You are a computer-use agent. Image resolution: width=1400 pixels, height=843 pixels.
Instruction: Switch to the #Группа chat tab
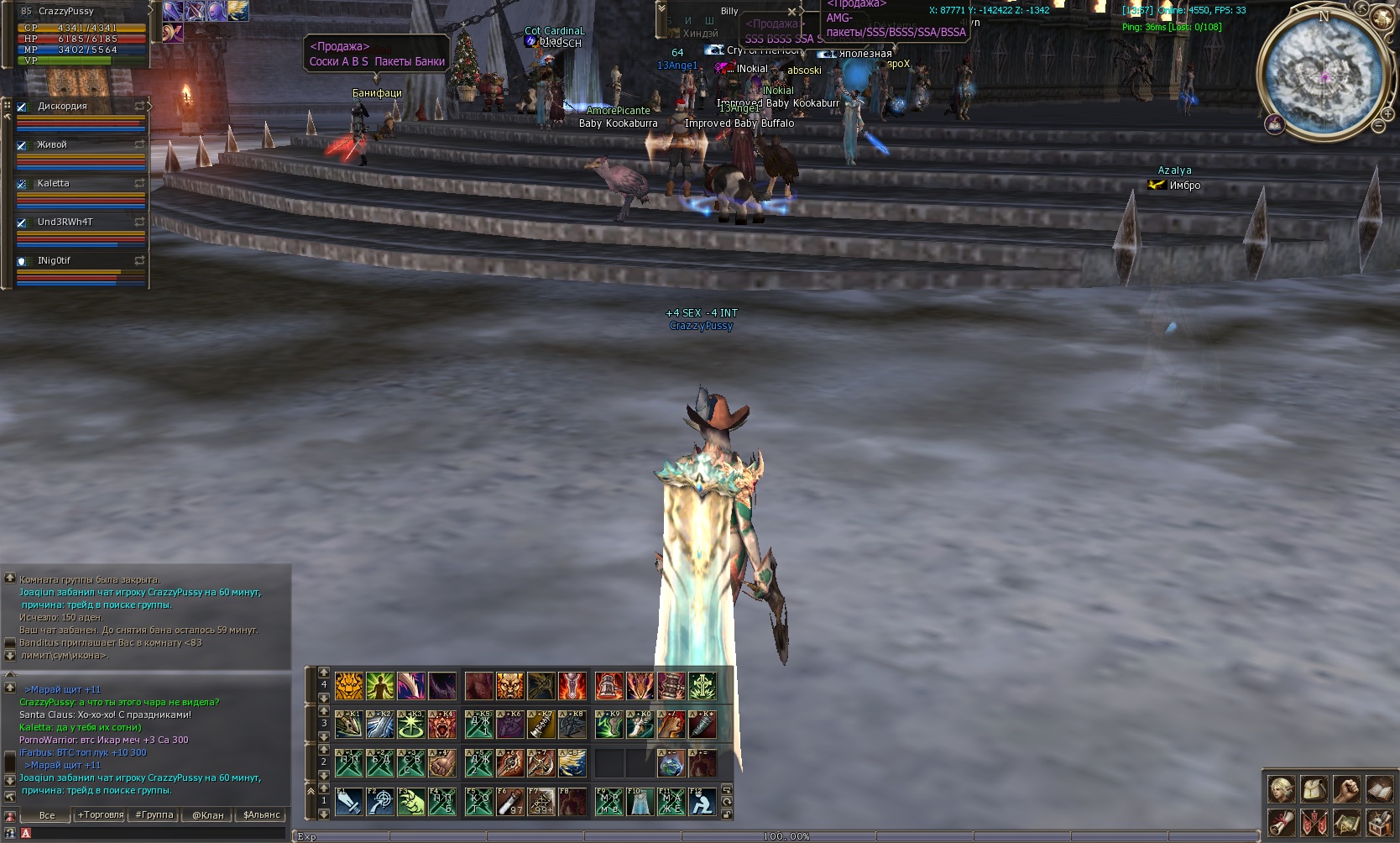(154, 814)
